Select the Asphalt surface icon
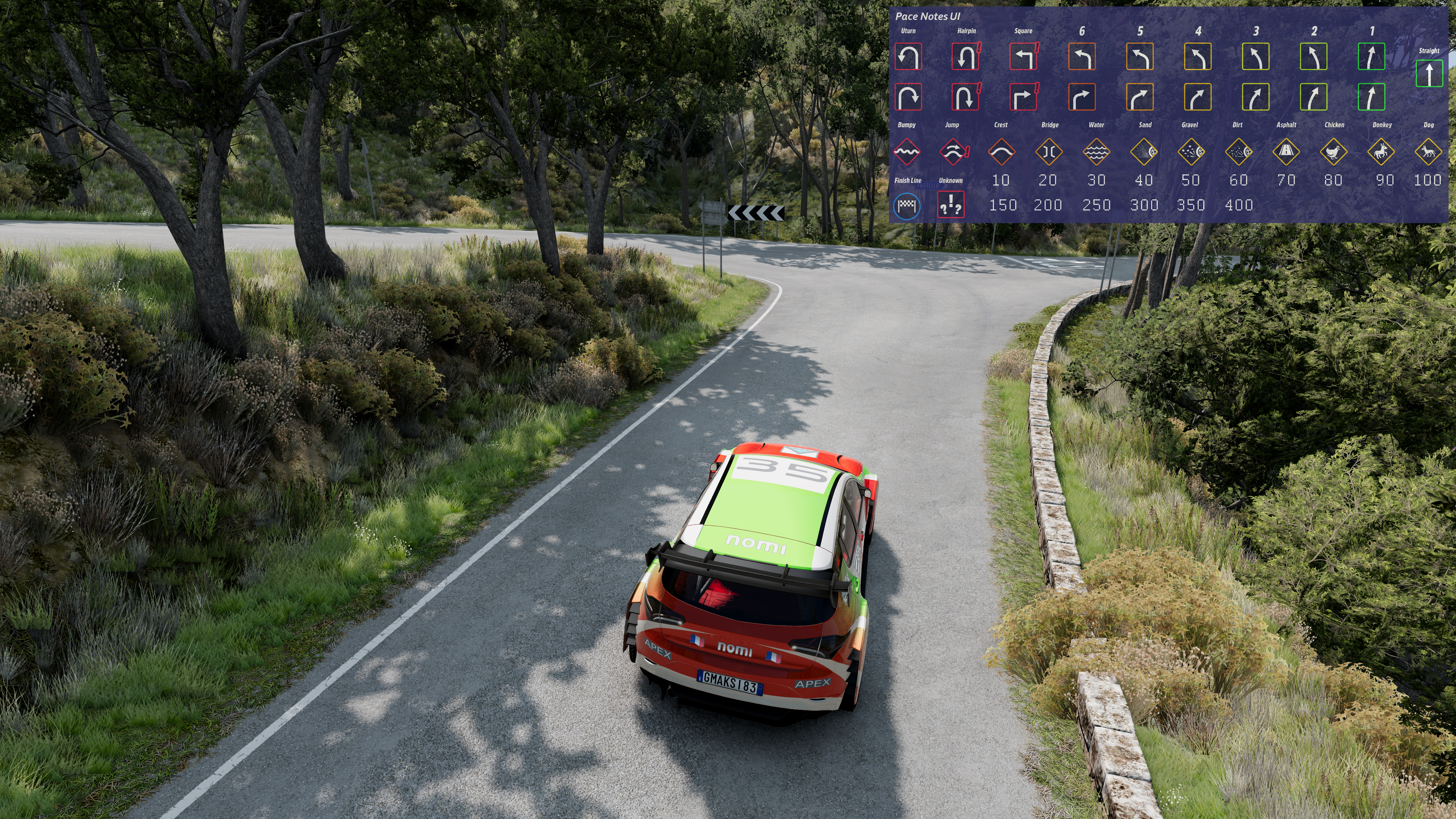 coord(1286,151)
